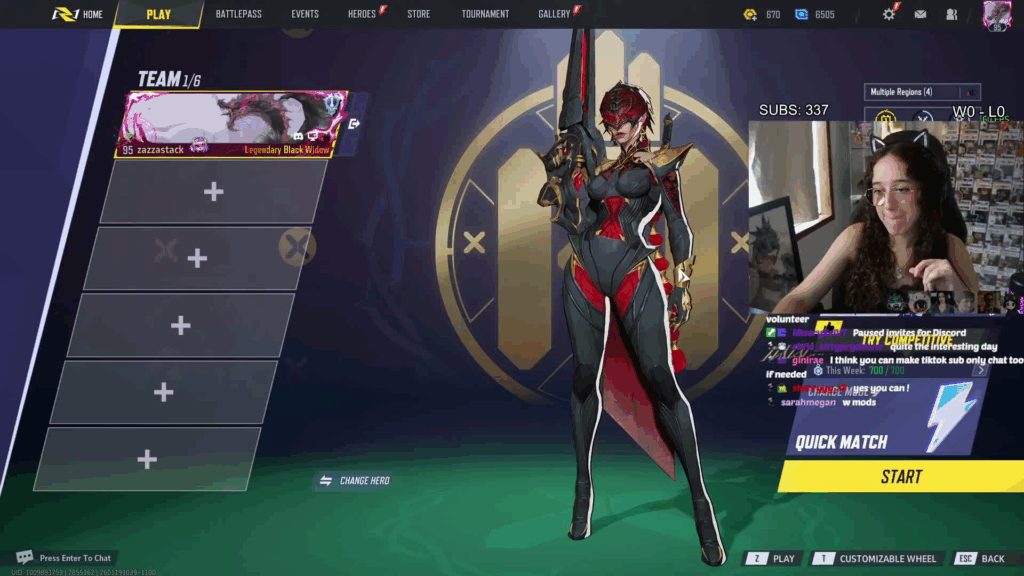Image resolution: width=1024 pixels, height=576 pixels.
Task: View the Heroes tab
Action: click(362, 14)
